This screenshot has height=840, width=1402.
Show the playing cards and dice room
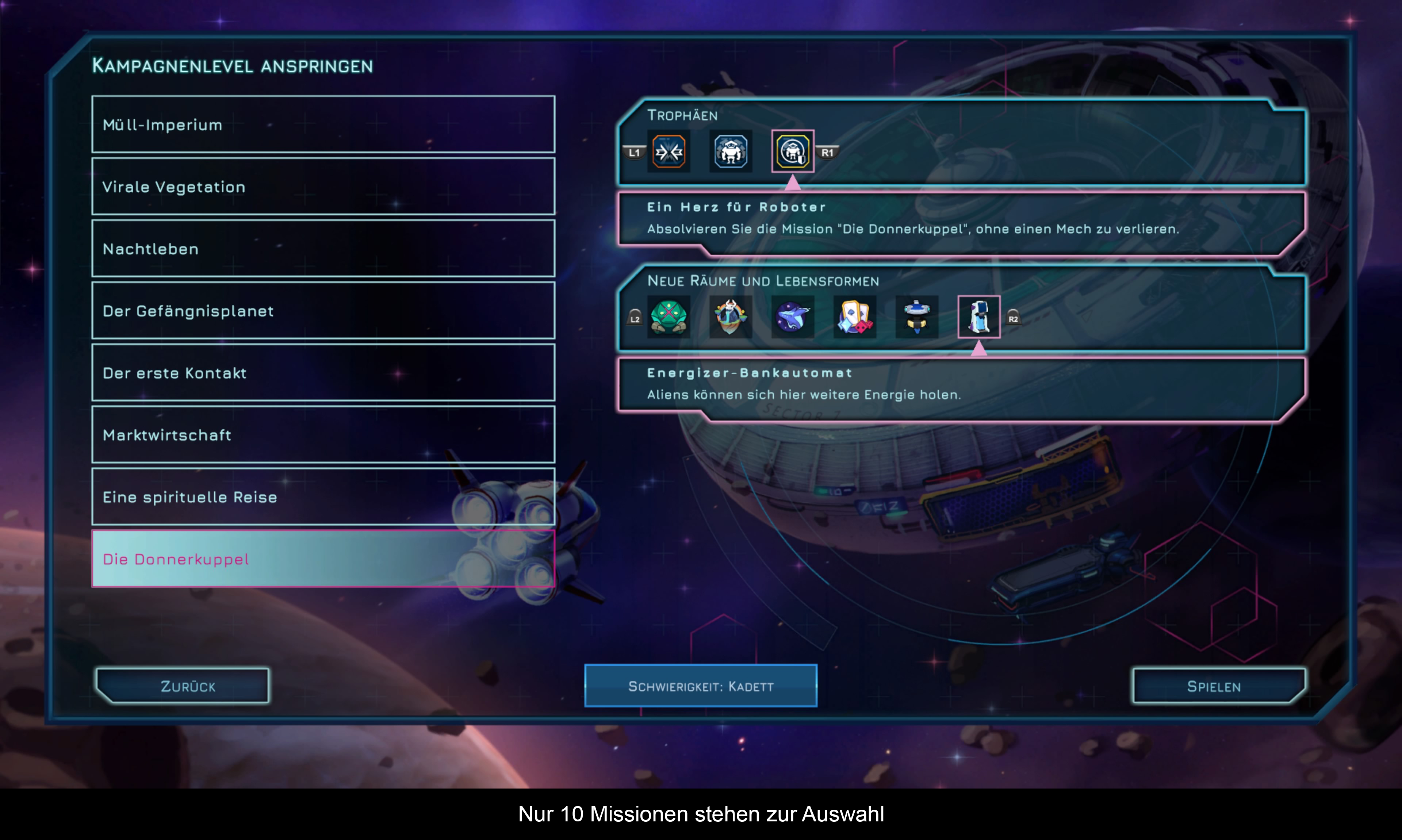tap(855, 317)
